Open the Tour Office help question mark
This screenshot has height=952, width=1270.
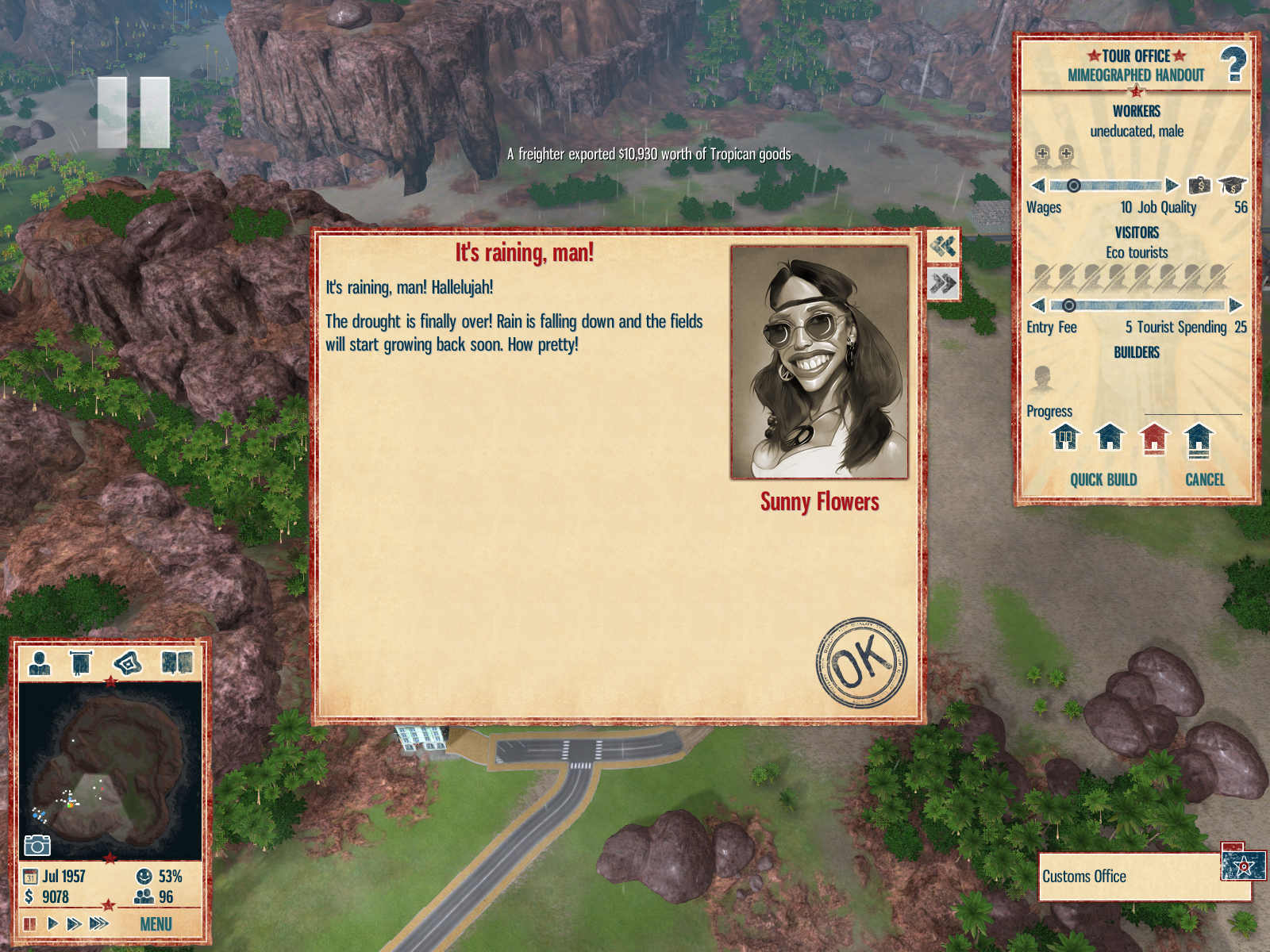1233,65
